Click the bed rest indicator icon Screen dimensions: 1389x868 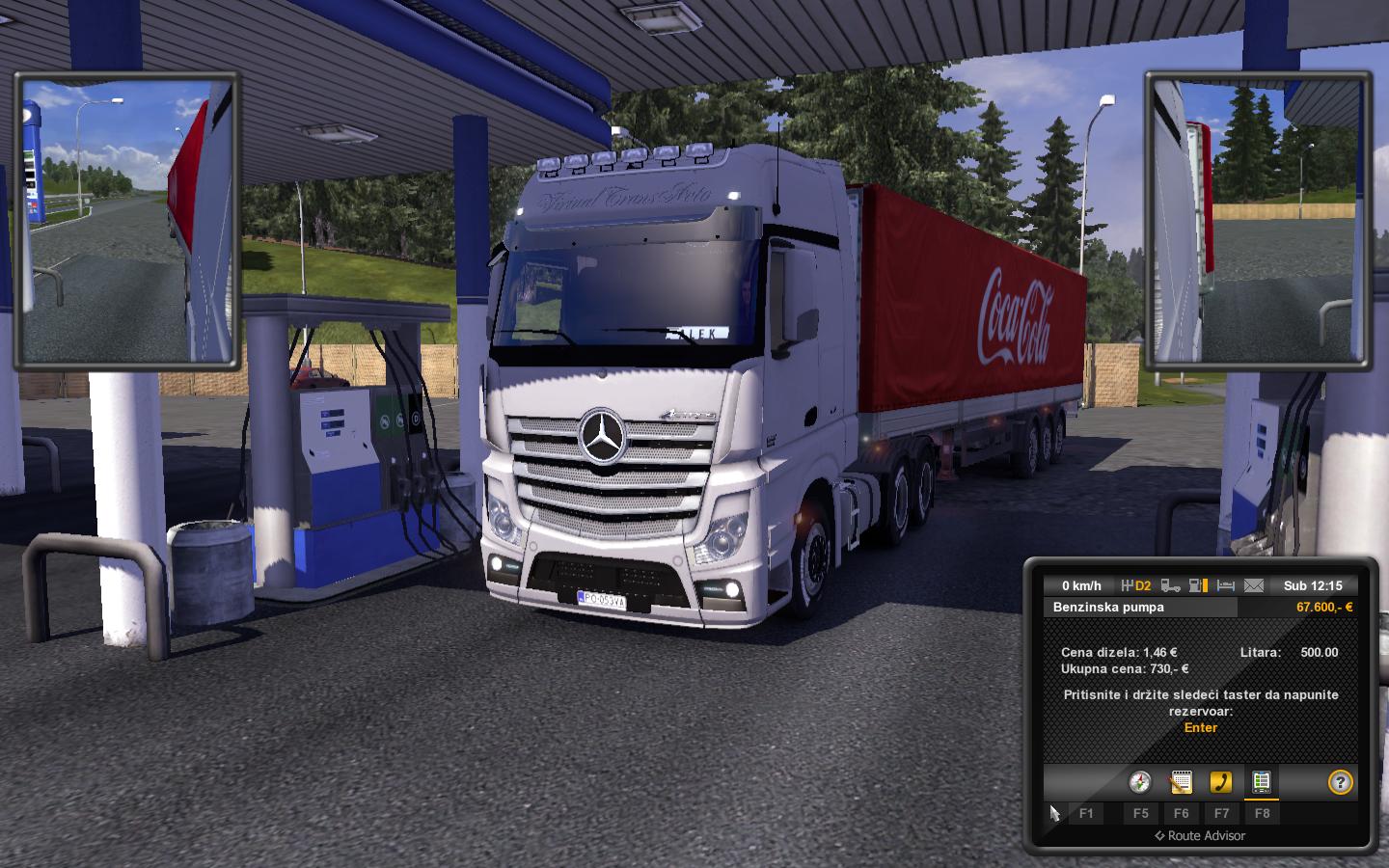[1226, 585]
